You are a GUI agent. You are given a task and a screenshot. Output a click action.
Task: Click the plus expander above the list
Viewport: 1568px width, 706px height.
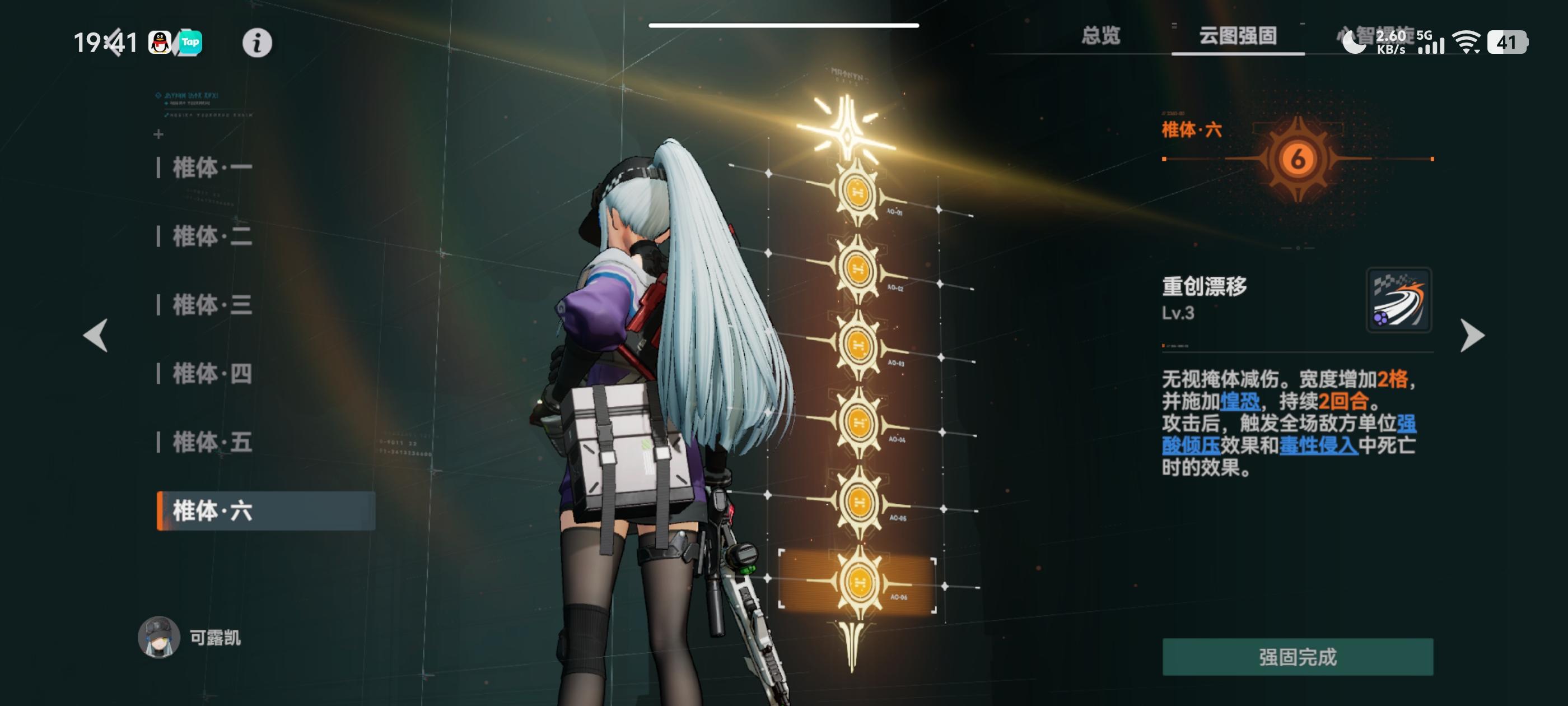coord(159,134)
